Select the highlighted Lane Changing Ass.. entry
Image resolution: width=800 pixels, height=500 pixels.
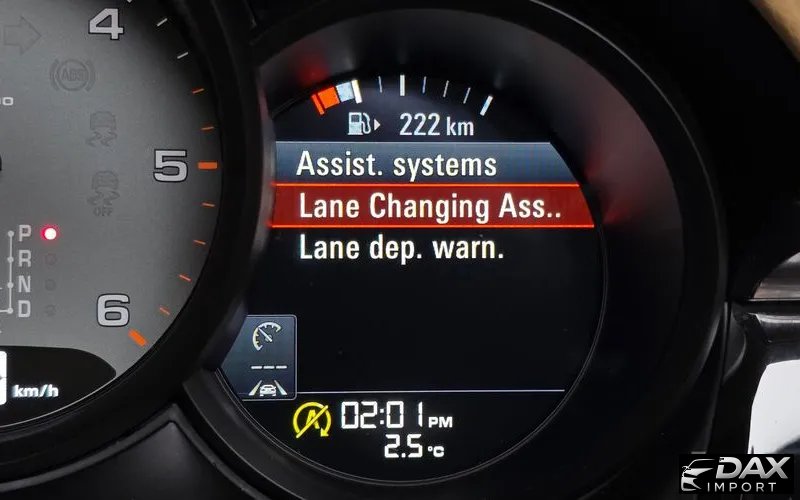[430, 206]
